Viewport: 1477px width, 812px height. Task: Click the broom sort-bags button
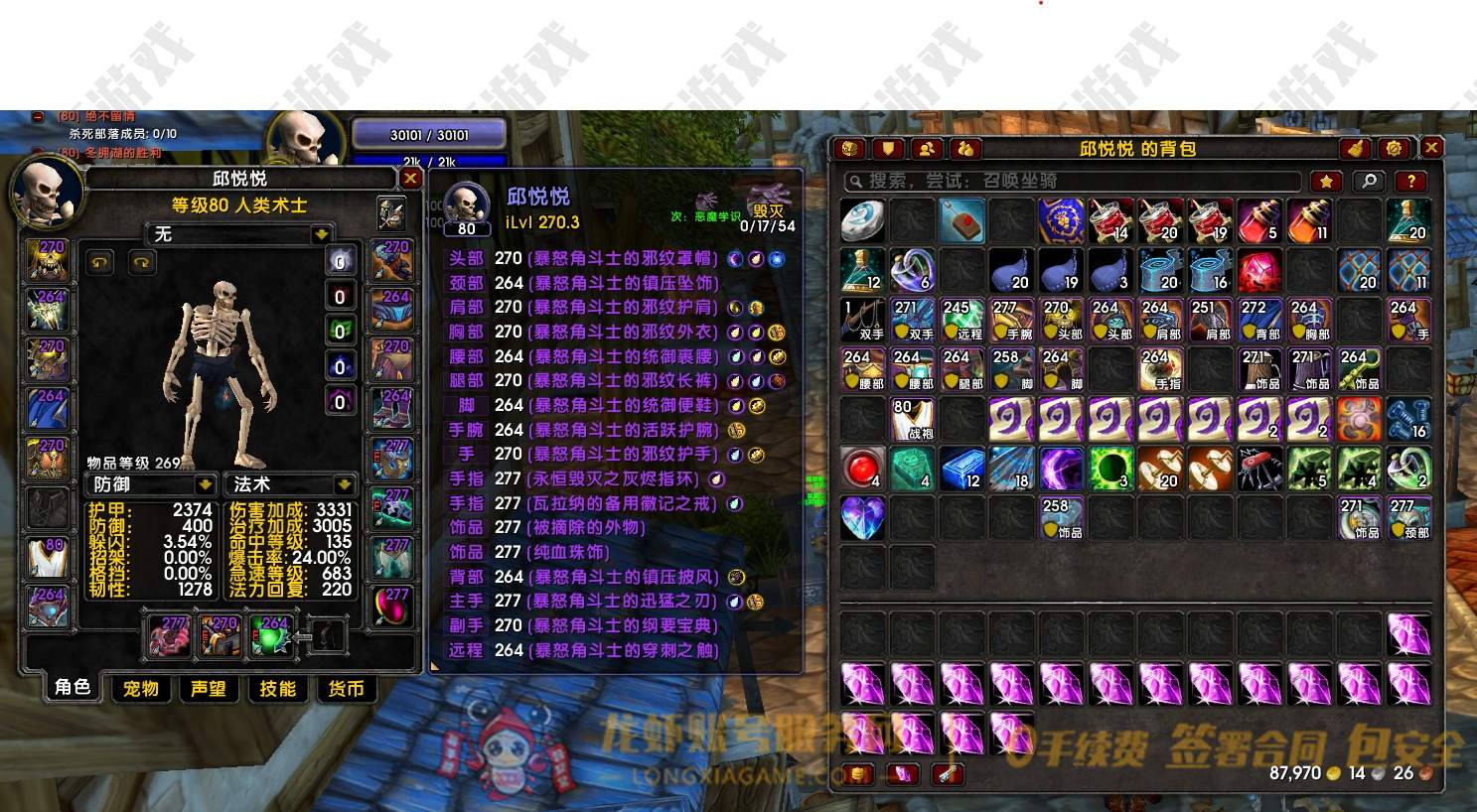(1356, 149)
